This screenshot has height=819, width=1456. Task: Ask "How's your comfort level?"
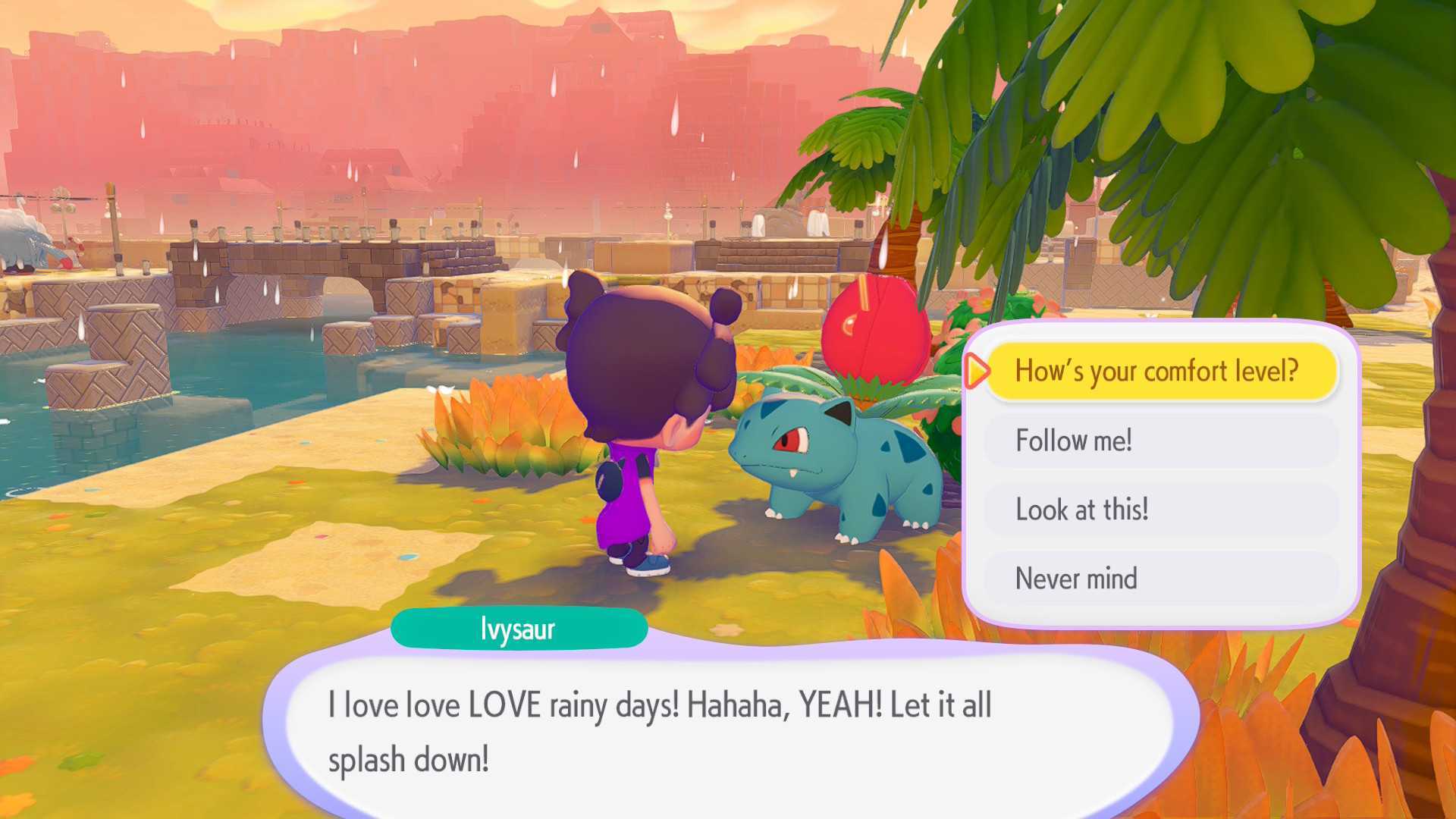pos(1160,371)
